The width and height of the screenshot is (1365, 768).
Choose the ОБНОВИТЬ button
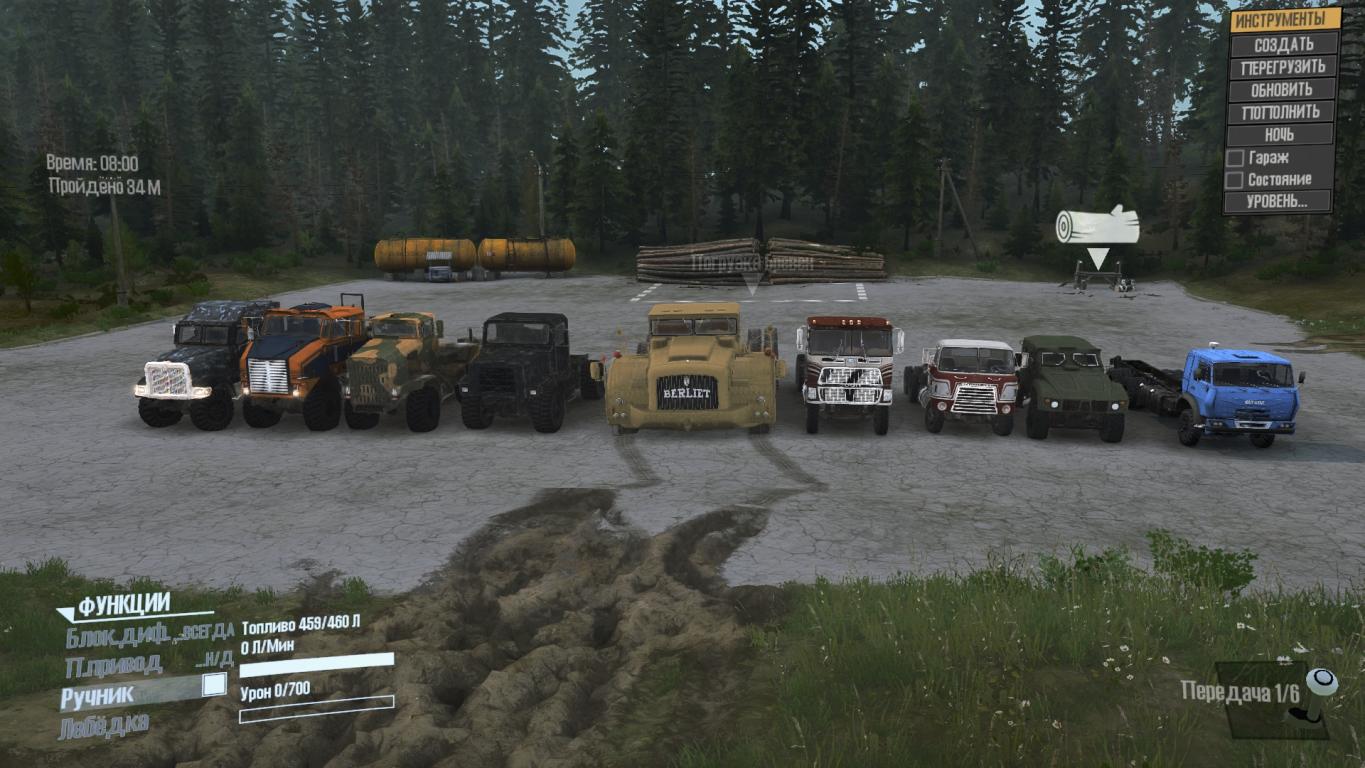(1284, 89)
